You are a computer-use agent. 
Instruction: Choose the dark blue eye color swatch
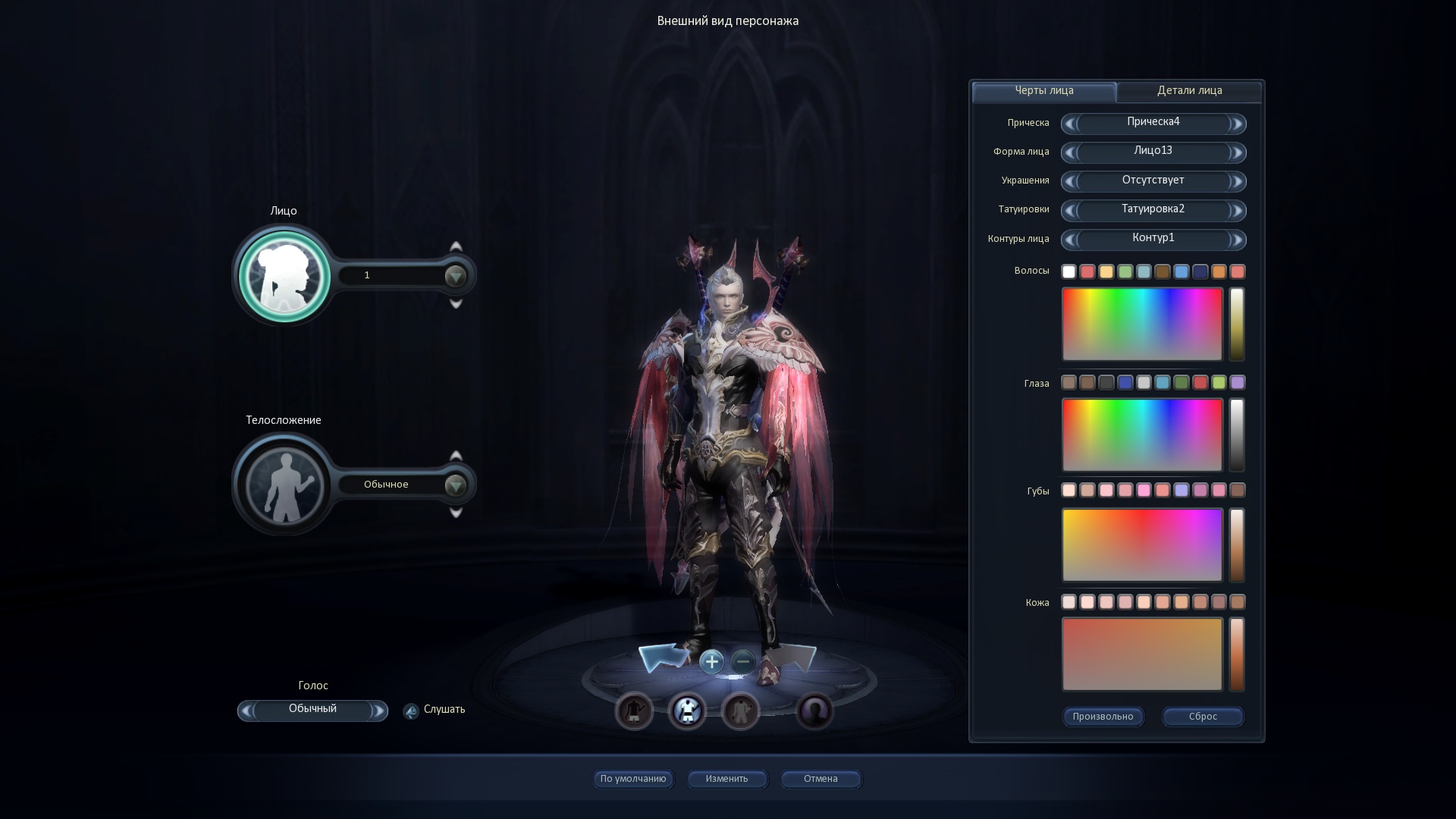(1125, 383)
